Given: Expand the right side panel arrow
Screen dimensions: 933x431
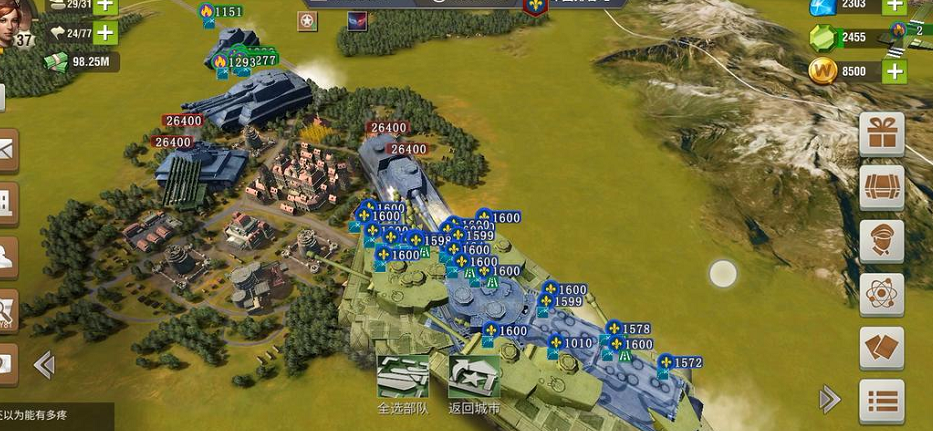Looking at the screenshot, I should click(x=829, y=400).
